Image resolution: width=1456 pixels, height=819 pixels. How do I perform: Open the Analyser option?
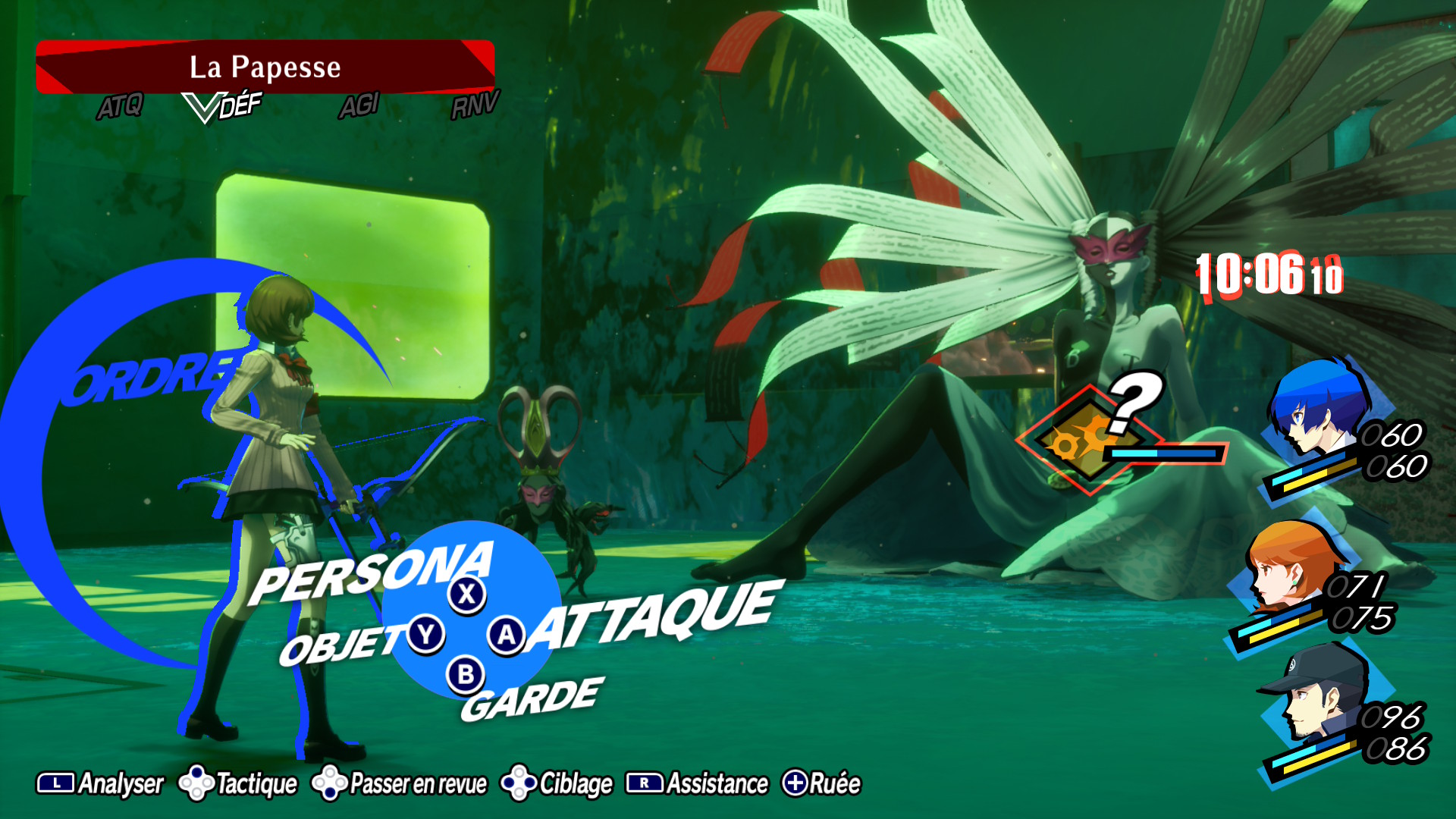click(x=101, y=783)
